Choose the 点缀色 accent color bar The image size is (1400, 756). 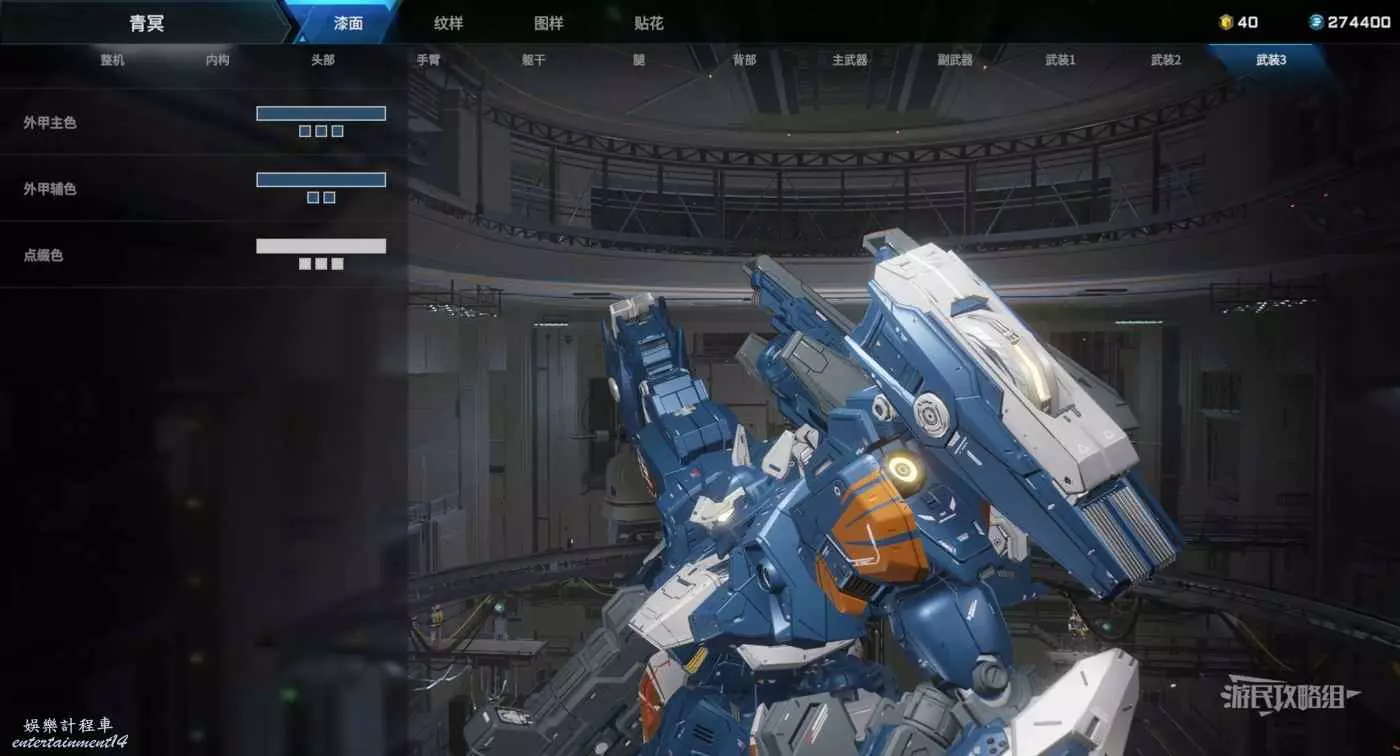point(321,246)
